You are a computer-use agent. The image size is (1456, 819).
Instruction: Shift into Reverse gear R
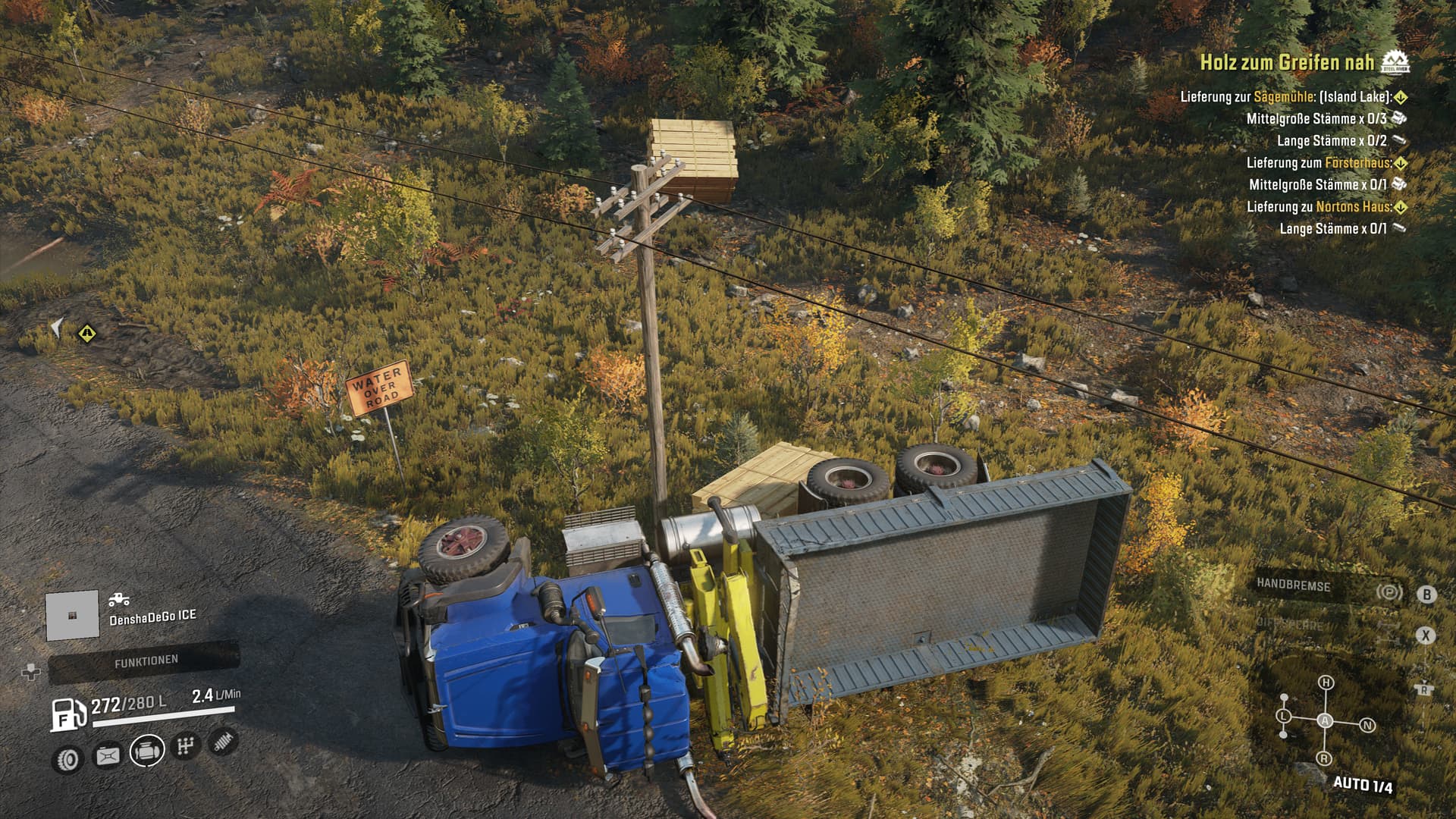pos(1324,758)
